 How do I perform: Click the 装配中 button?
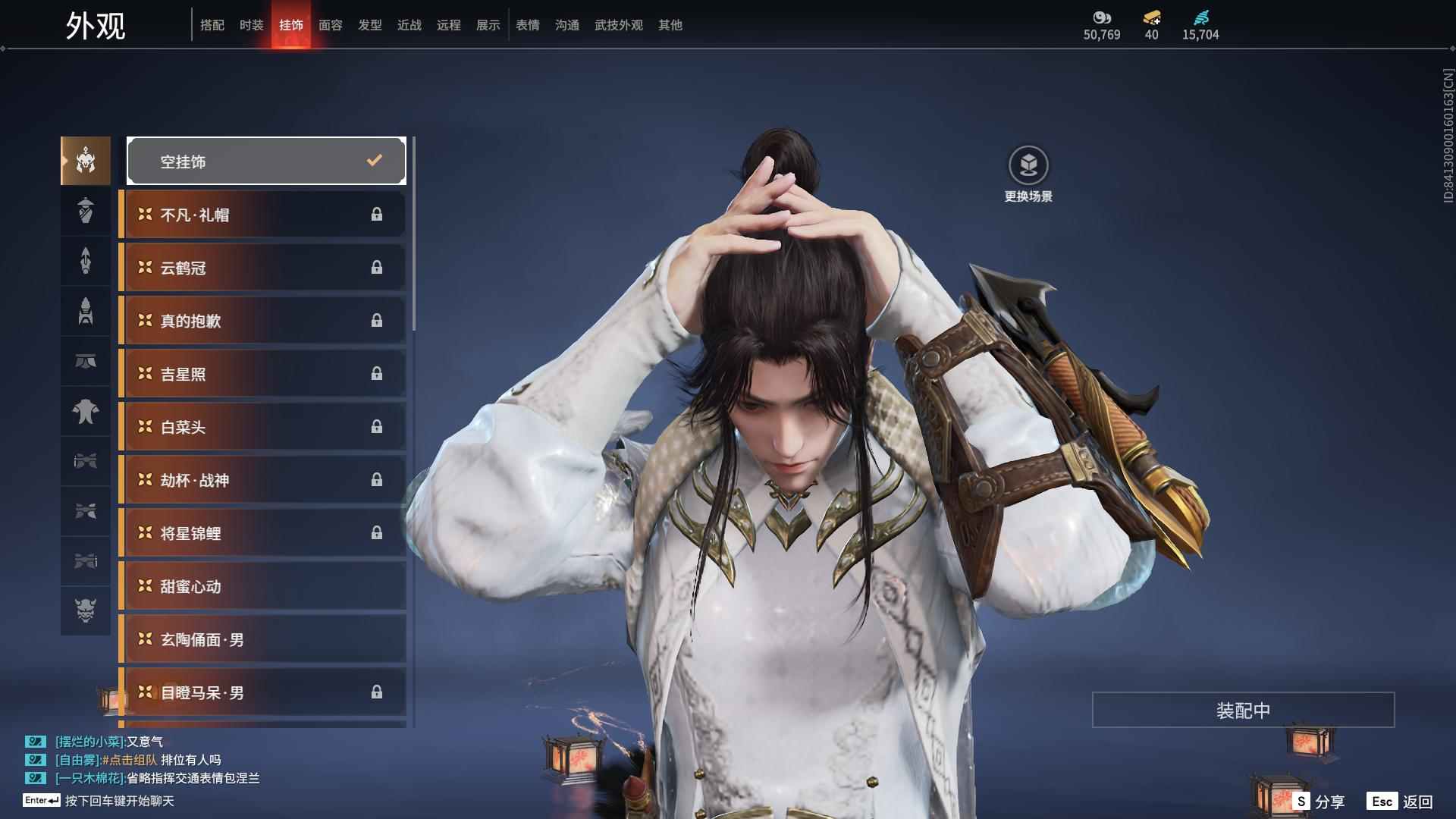point(1243,710)
